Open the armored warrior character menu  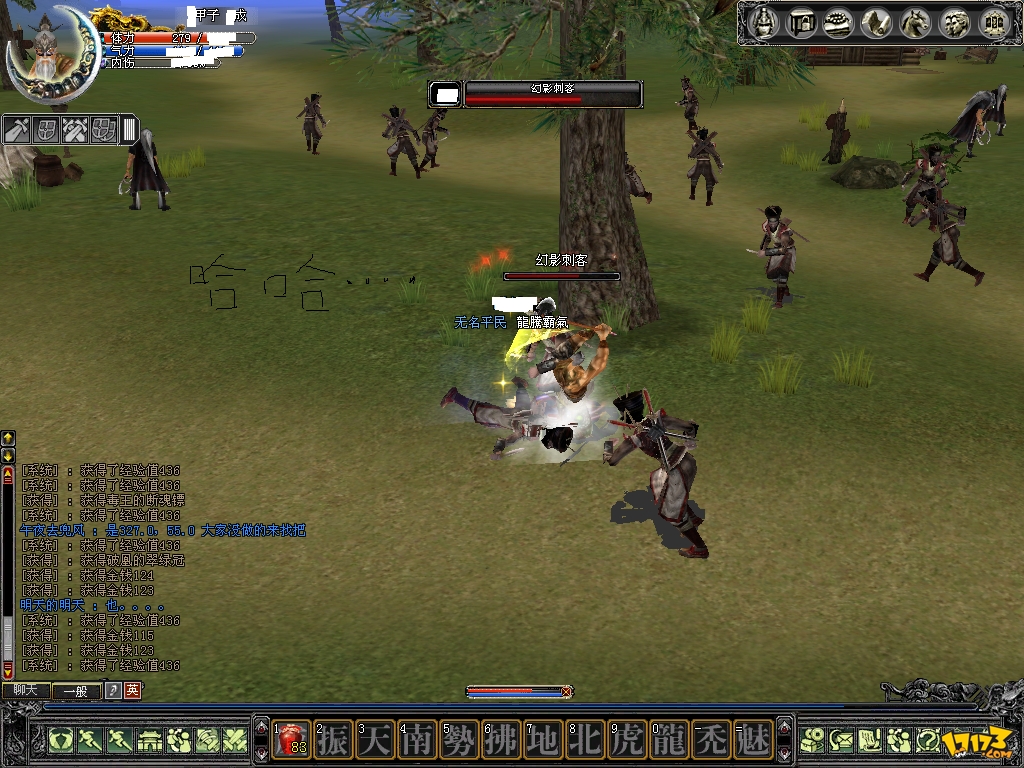tap(764, 22)
